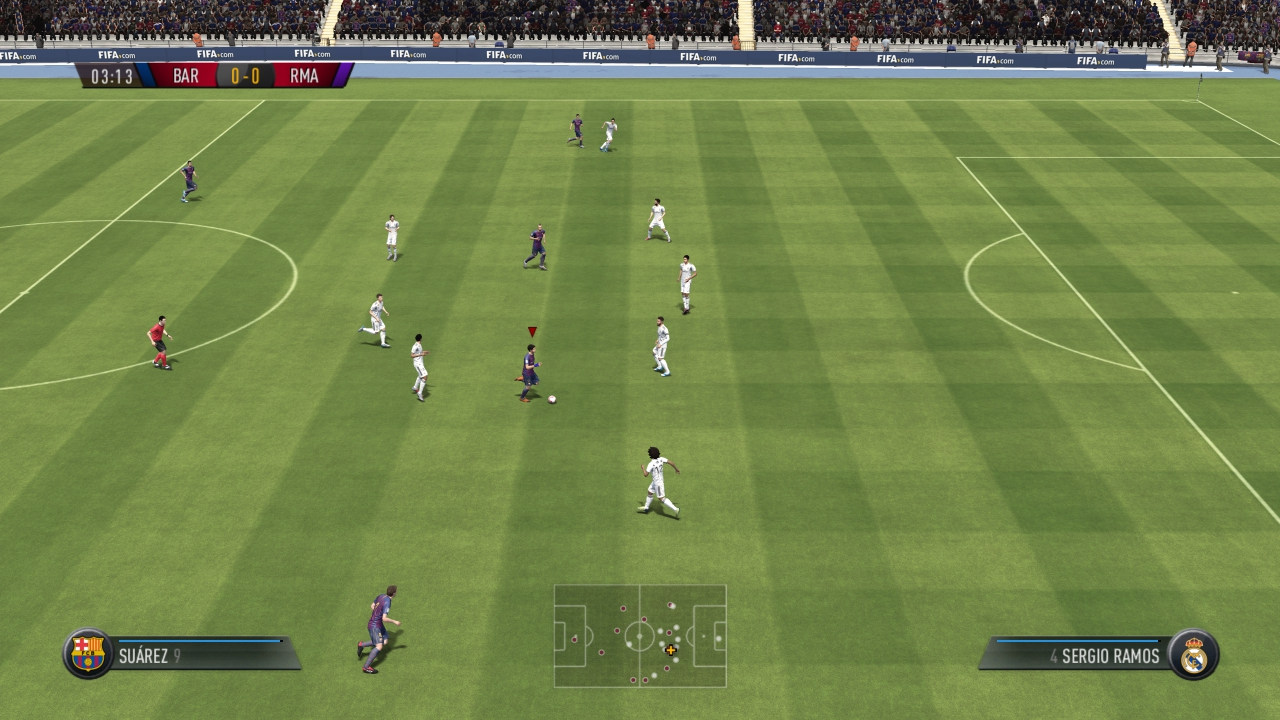Image resolution: width=1280 pixels, height=720 pixels.
Task: Click the Suárez player name panel
Action: pos(200,655)
